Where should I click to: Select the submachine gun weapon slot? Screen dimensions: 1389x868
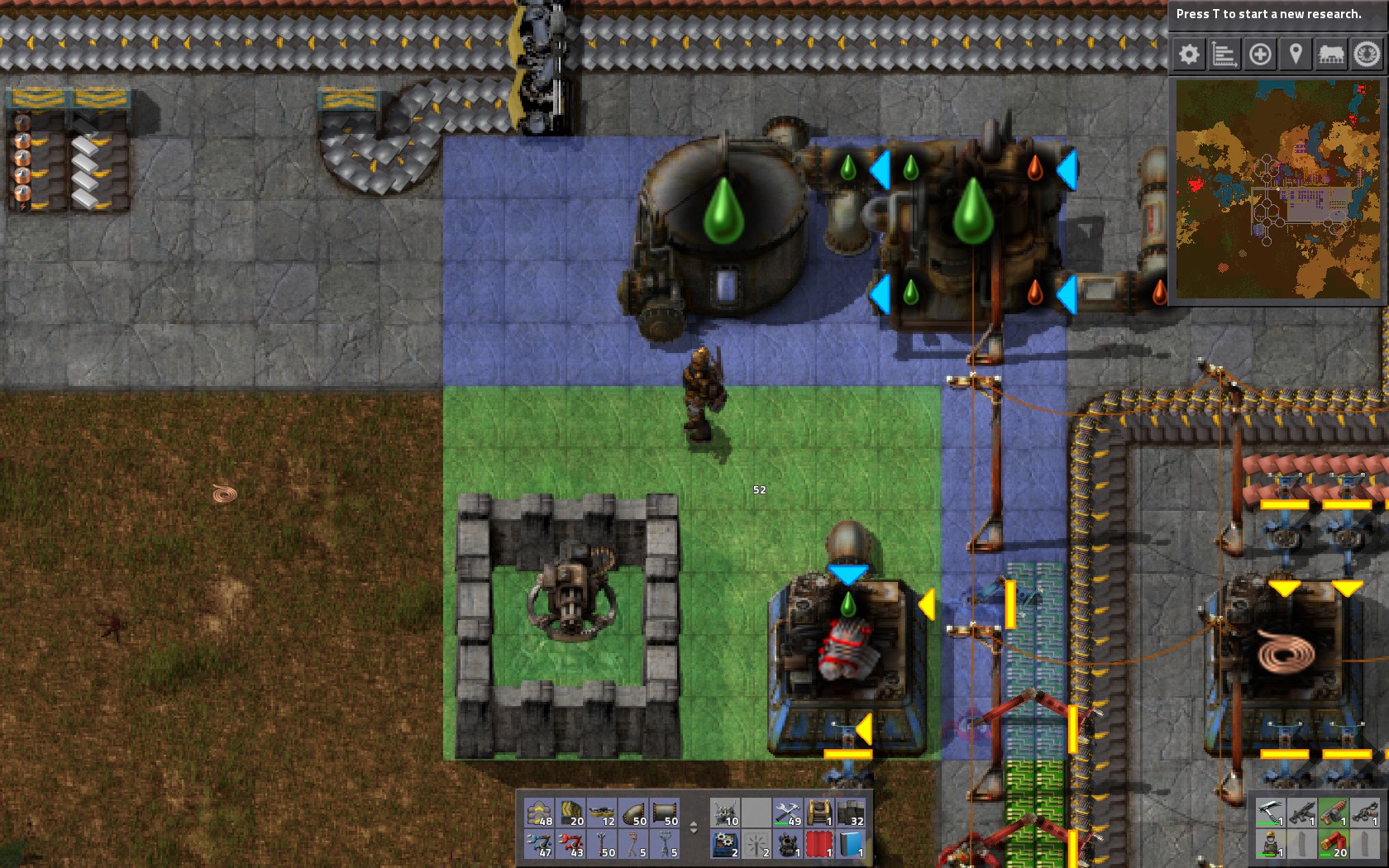click(1301, 813)
